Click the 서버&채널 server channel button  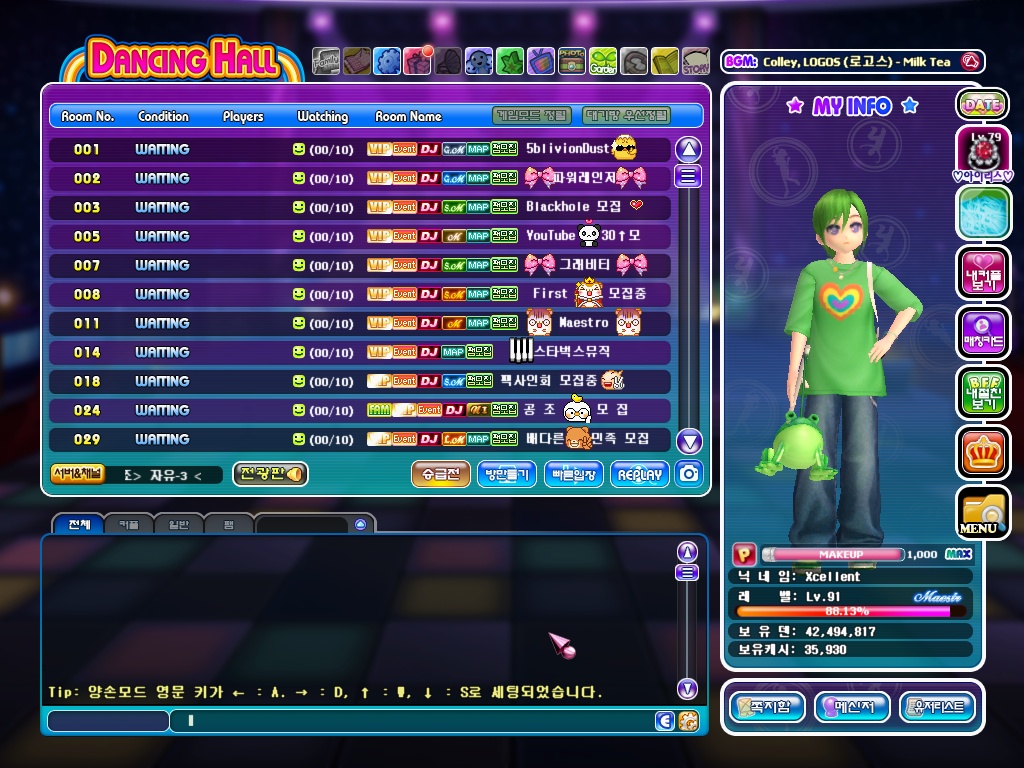click(77, 474)
